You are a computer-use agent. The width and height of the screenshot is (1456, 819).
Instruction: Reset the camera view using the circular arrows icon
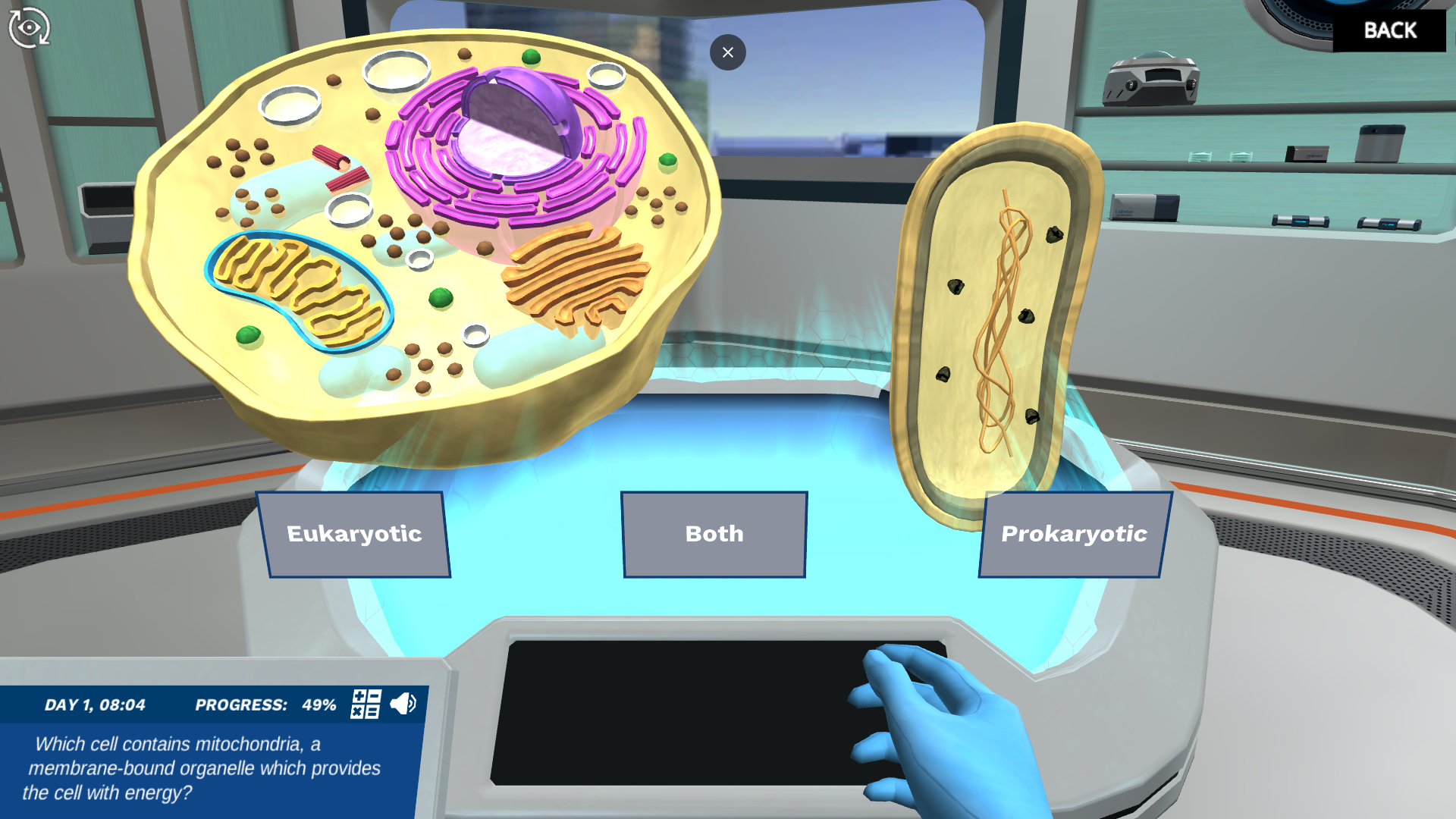(x=29, y=27)
